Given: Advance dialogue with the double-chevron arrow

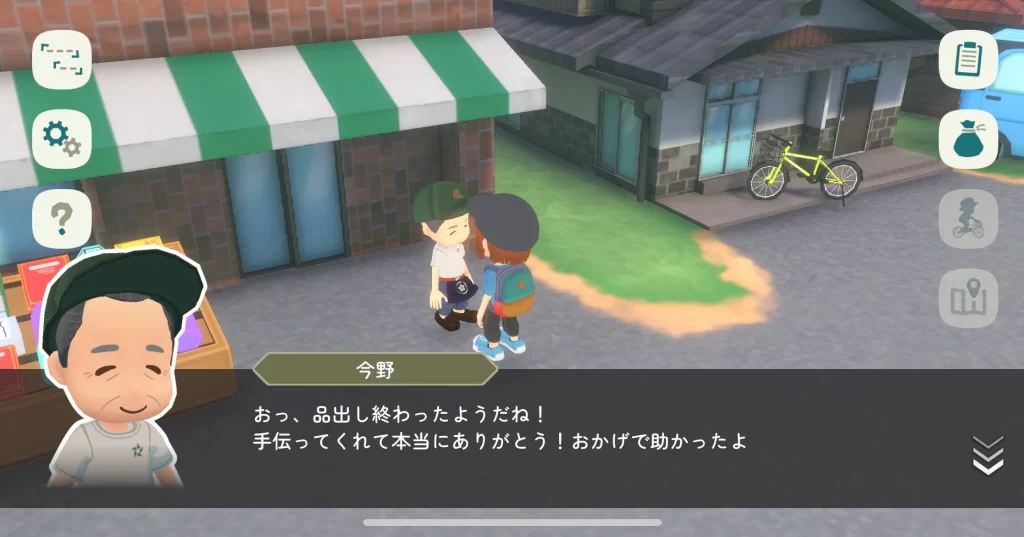Looking at the screenshot, I should [987, 454].
